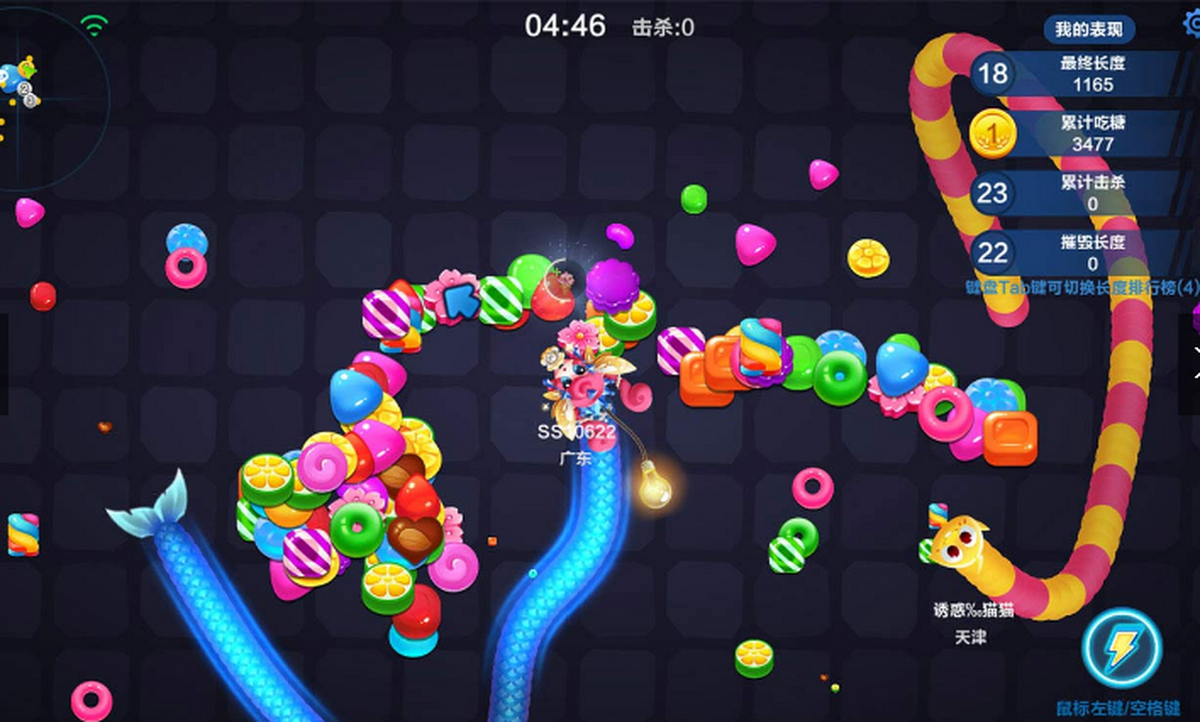The width and height of the screenshot is (1200, 722).
Task: Open the settings gear icon
Action: 1191,22
